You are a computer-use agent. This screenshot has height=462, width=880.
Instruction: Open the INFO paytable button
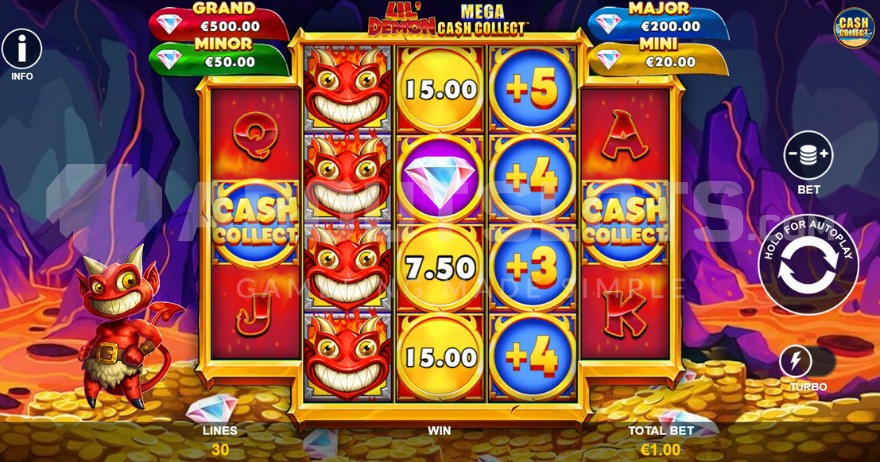(x=22, y=47)
